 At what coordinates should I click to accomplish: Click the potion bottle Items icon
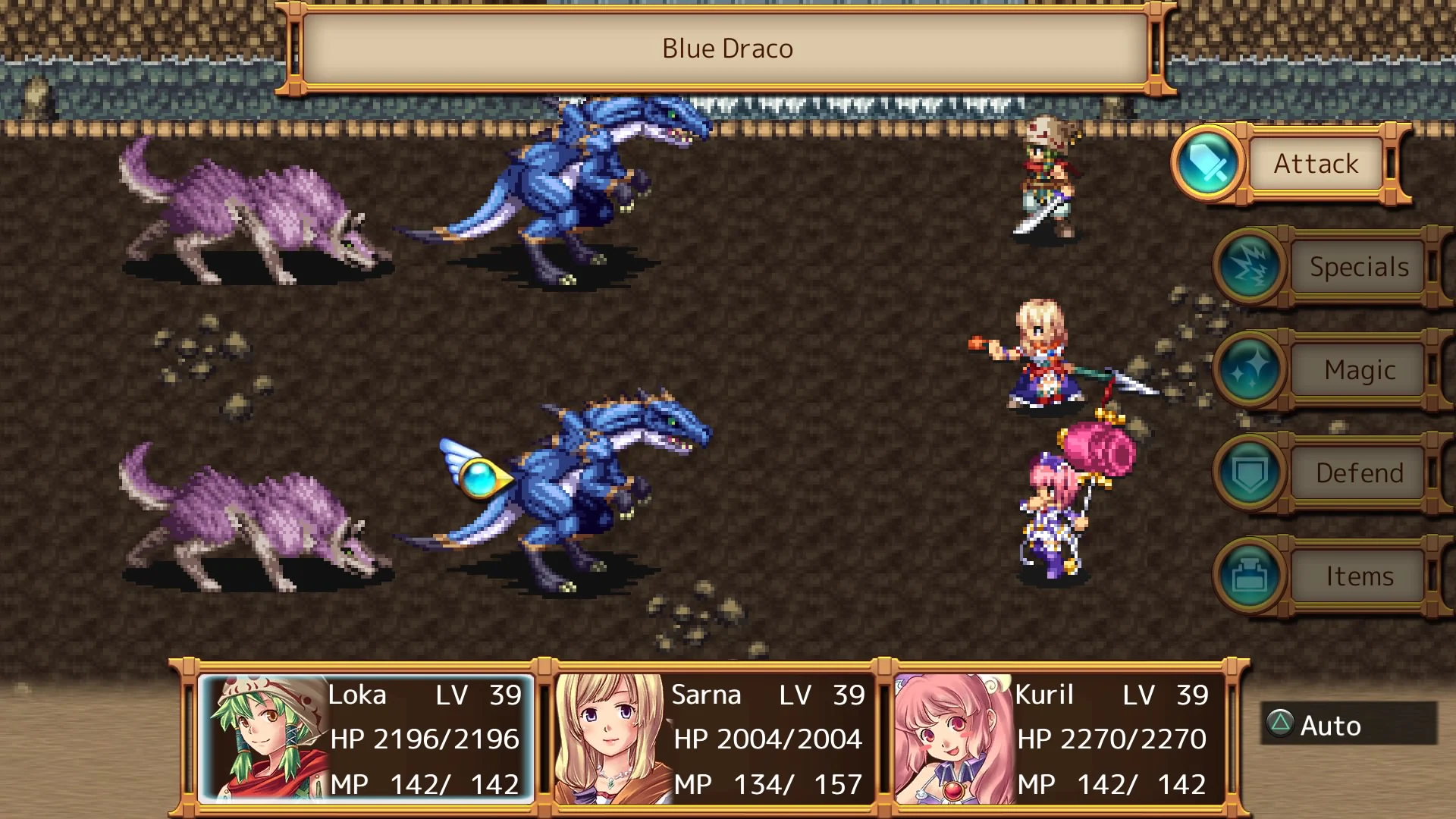(1249, 576)
